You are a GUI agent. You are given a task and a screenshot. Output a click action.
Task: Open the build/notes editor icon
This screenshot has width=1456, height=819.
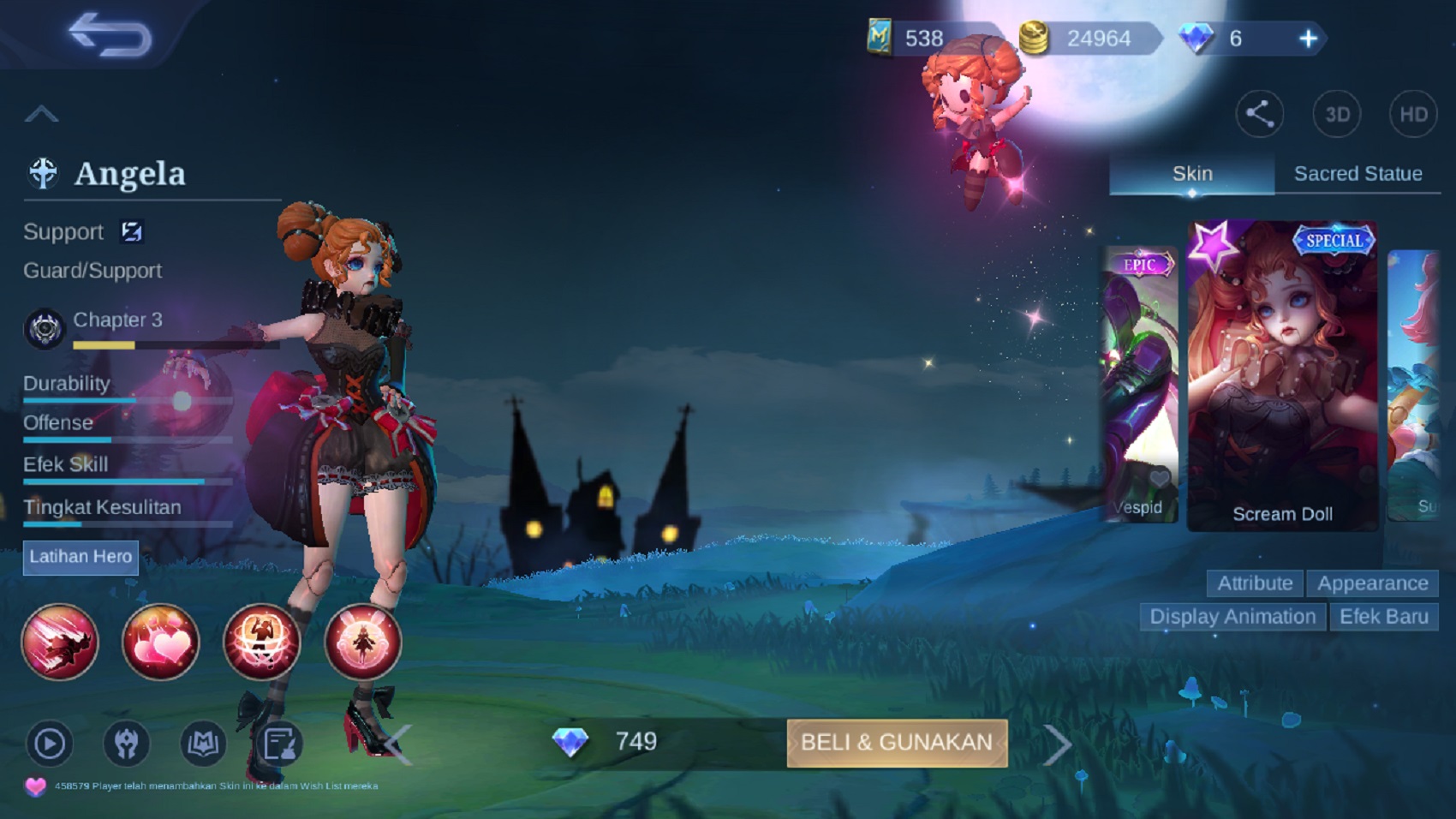tap(276, 744)
